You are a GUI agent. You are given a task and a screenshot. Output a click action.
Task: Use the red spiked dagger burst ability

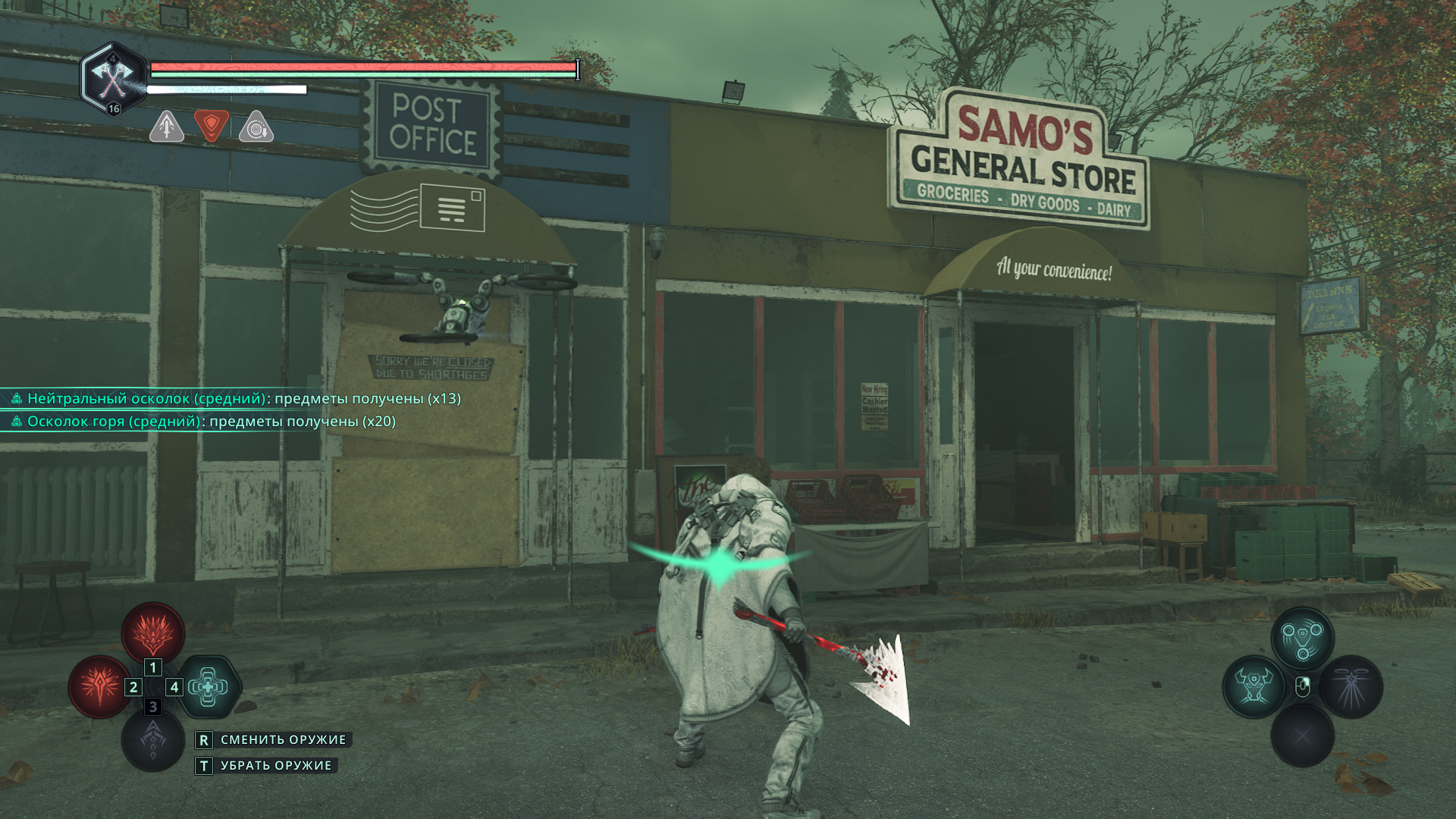99,687
